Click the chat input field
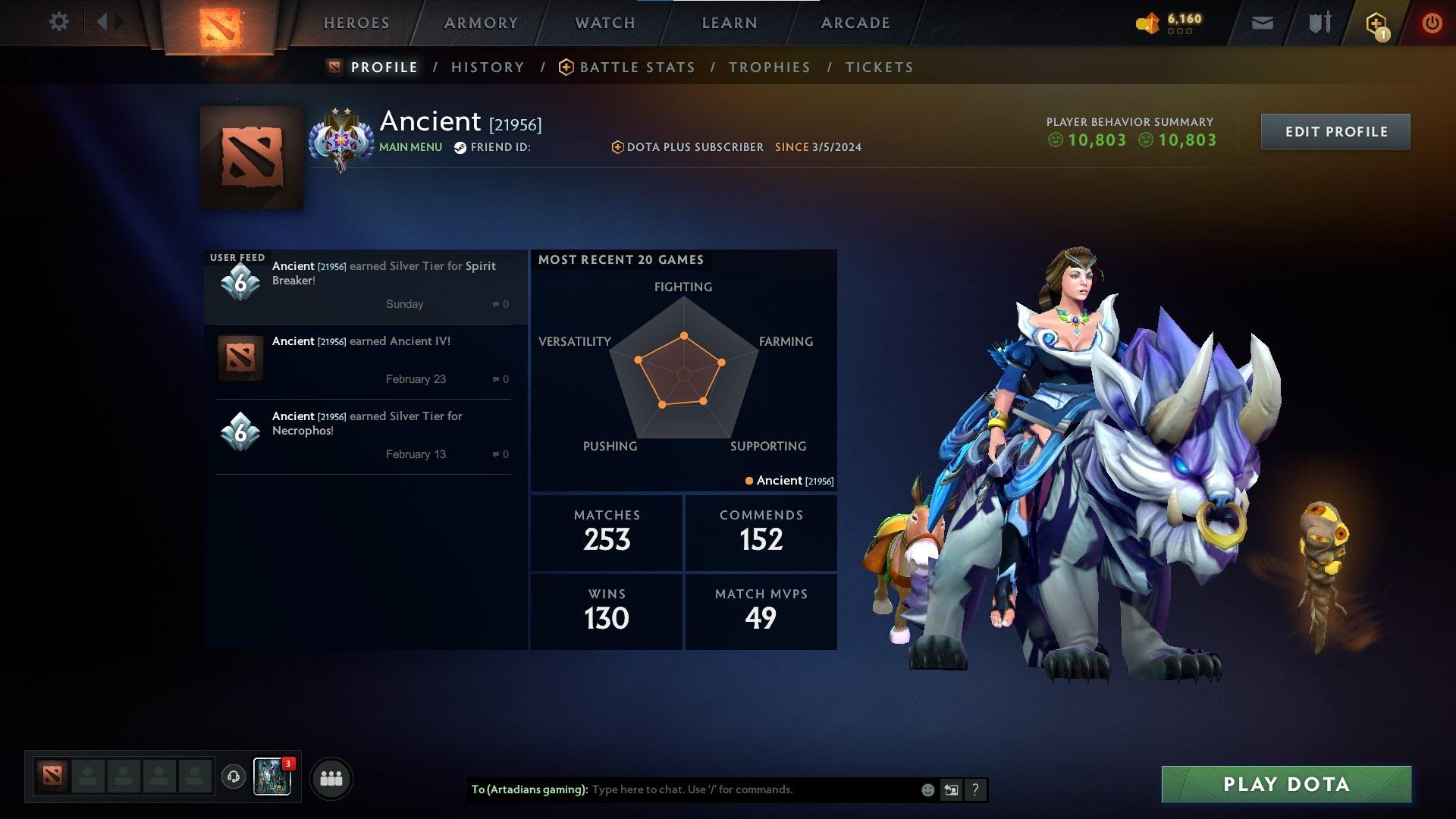Viewport: 1456px width, 819px height. (x=751, y=789)
